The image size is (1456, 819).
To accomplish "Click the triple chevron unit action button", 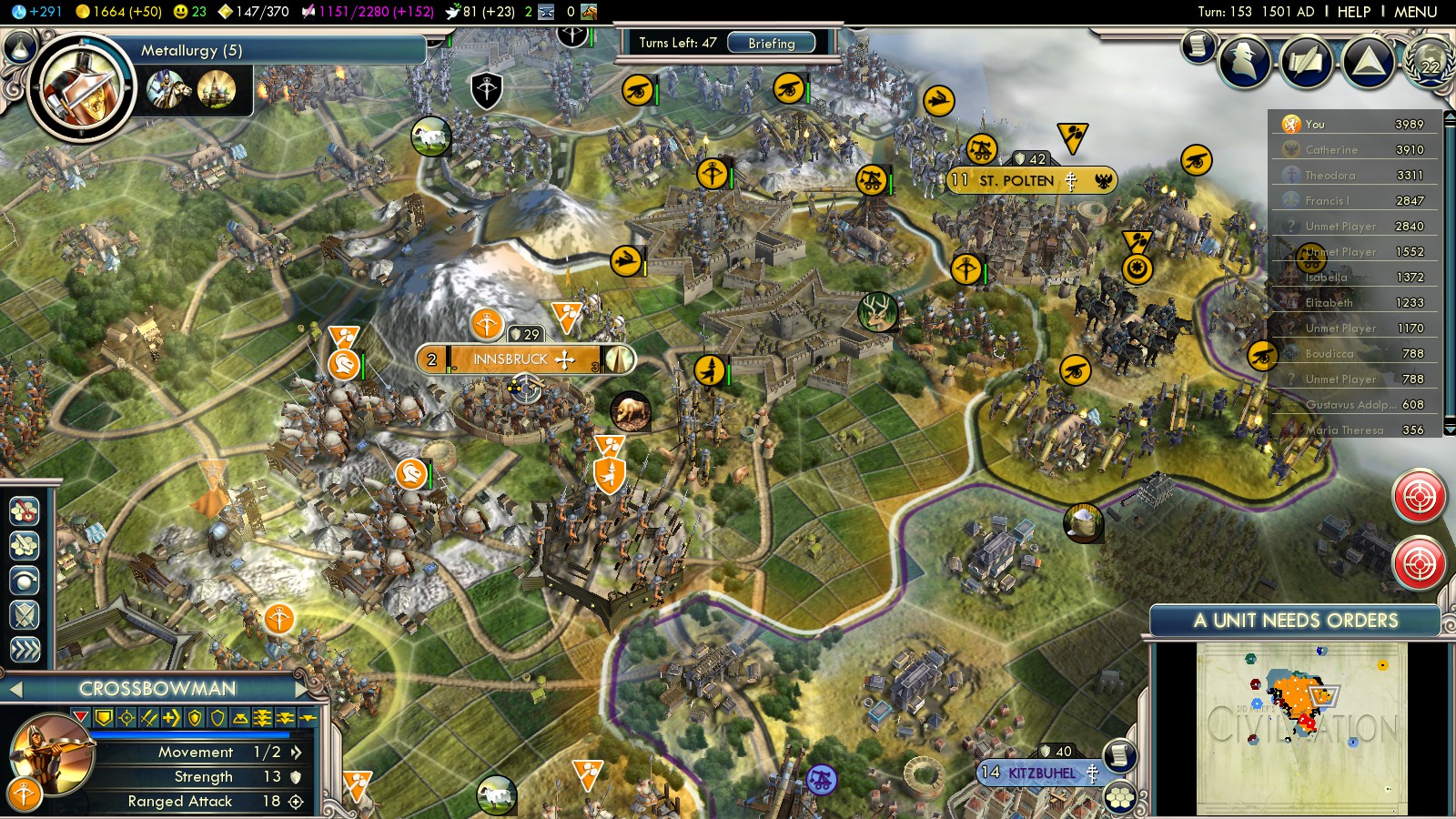I will coord(25,649).
